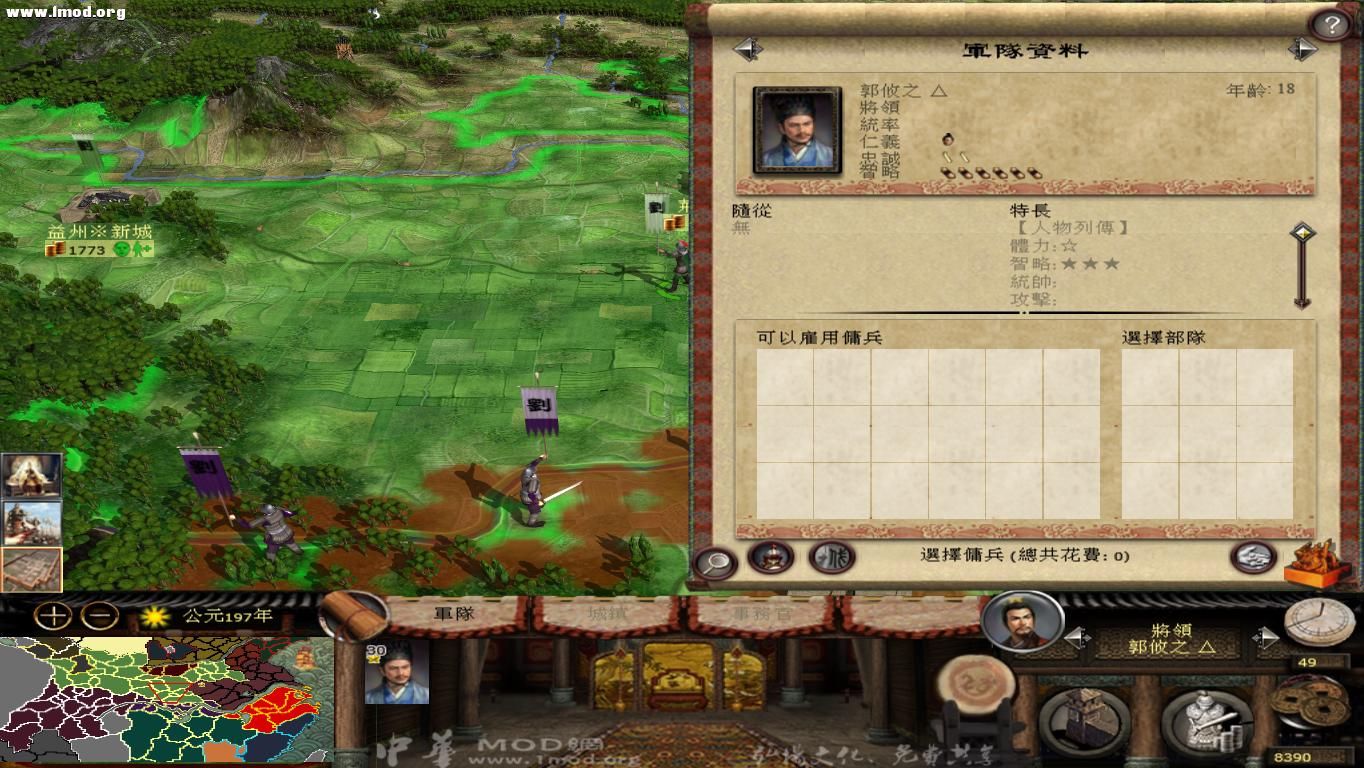Switch to the 城鎮 tab
The image size is (1364, 768).
pos(610,616)
